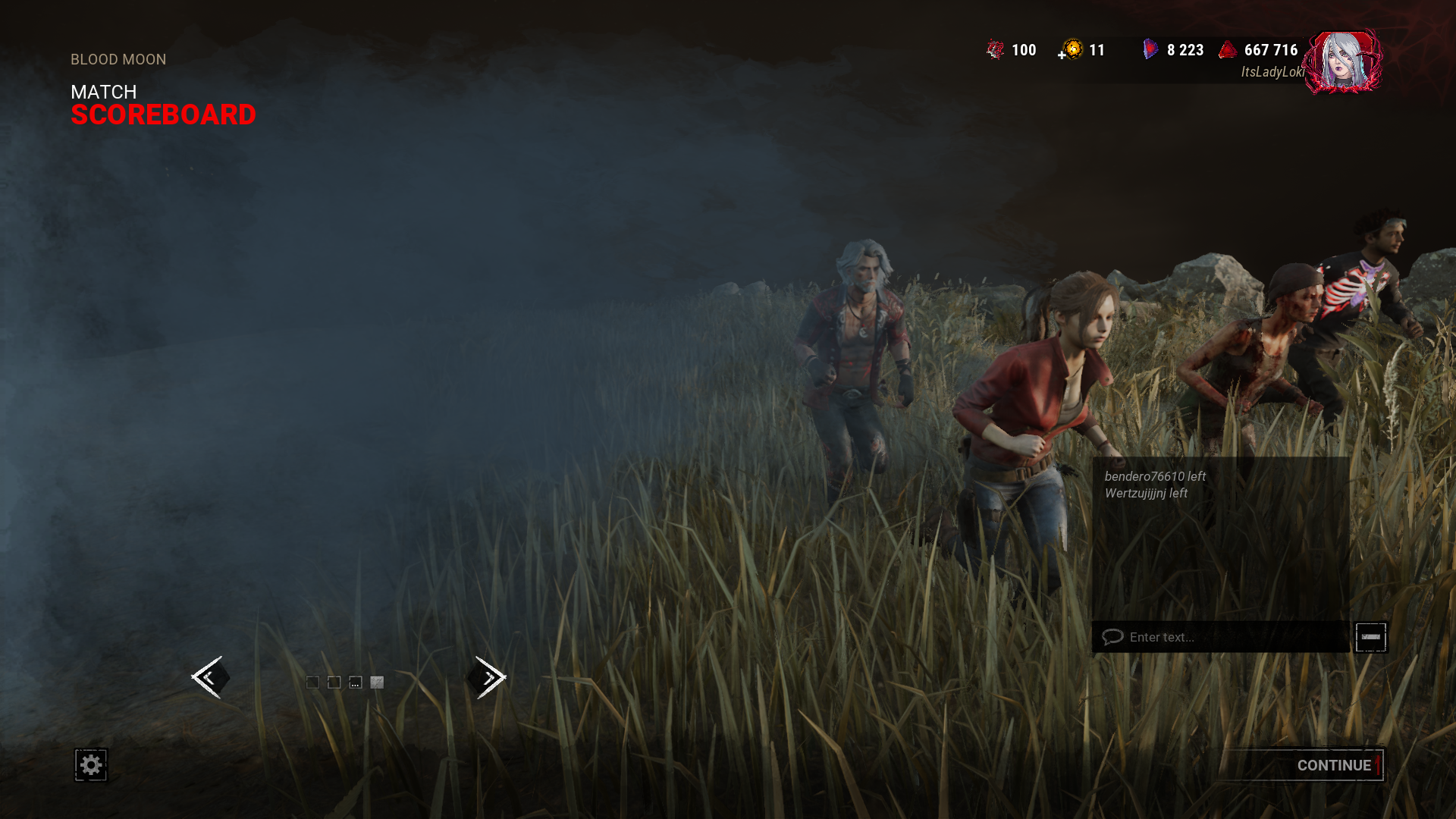1456x819 pixels.
Task: Select the Iridescent Shards currency icon
Action: pyautogui.click(x=1150, y=50)
